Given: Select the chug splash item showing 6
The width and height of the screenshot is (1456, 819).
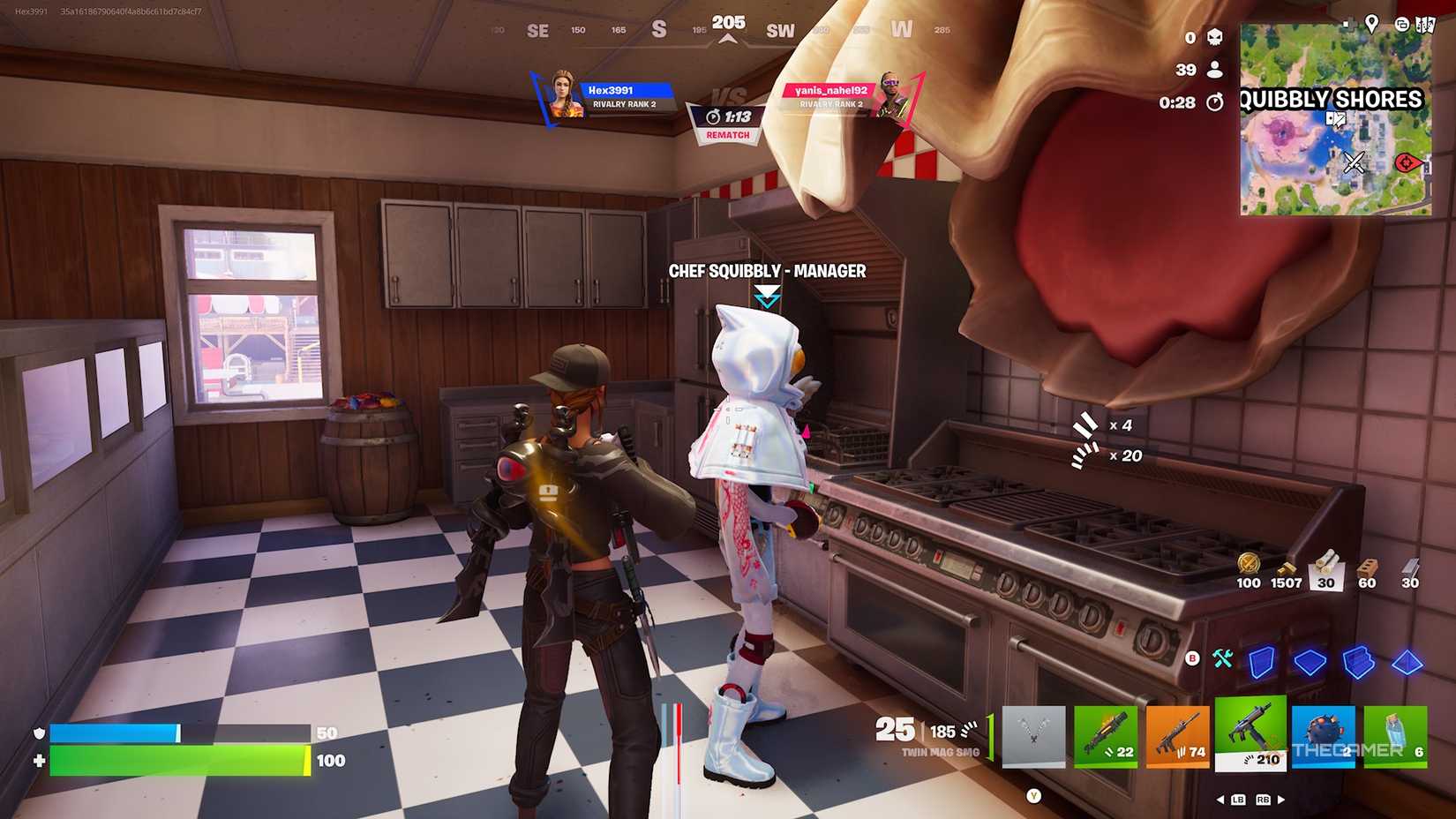Looking at the screenshot, I should (x=1396, y=737).
